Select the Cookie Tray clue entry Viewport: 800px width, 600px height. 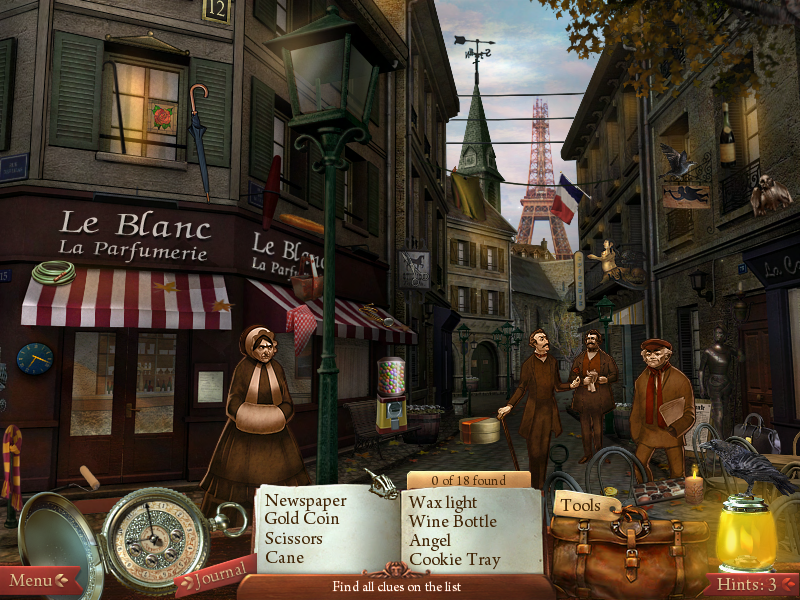click(455, 559)
